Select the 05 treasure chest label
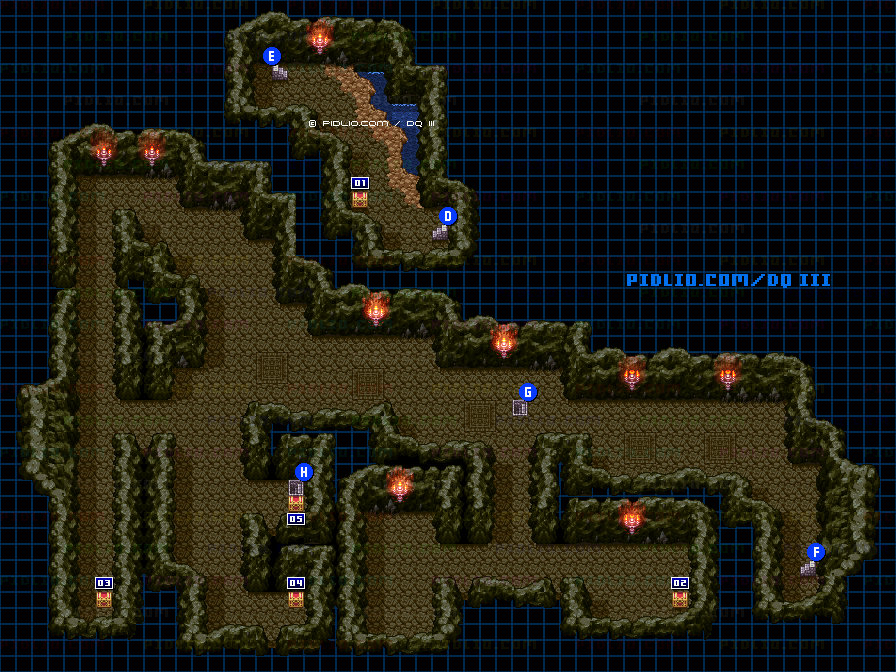Image resolution: width=896 pixels, height=672 pixels. tap(296, 519)
